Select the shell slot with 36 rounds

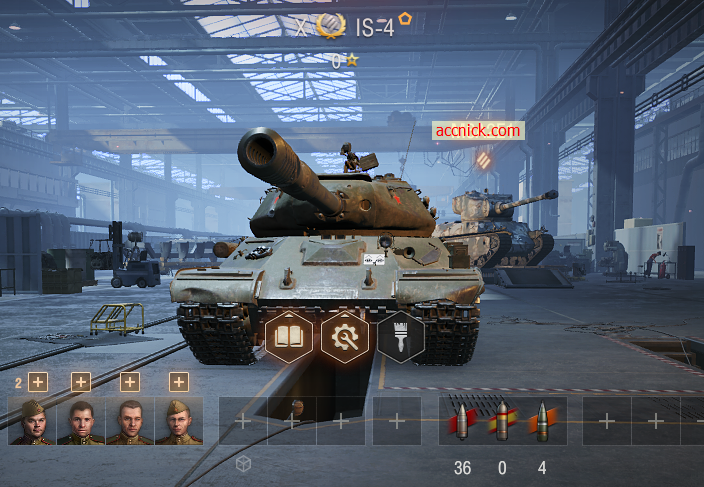tap(462, 421)
